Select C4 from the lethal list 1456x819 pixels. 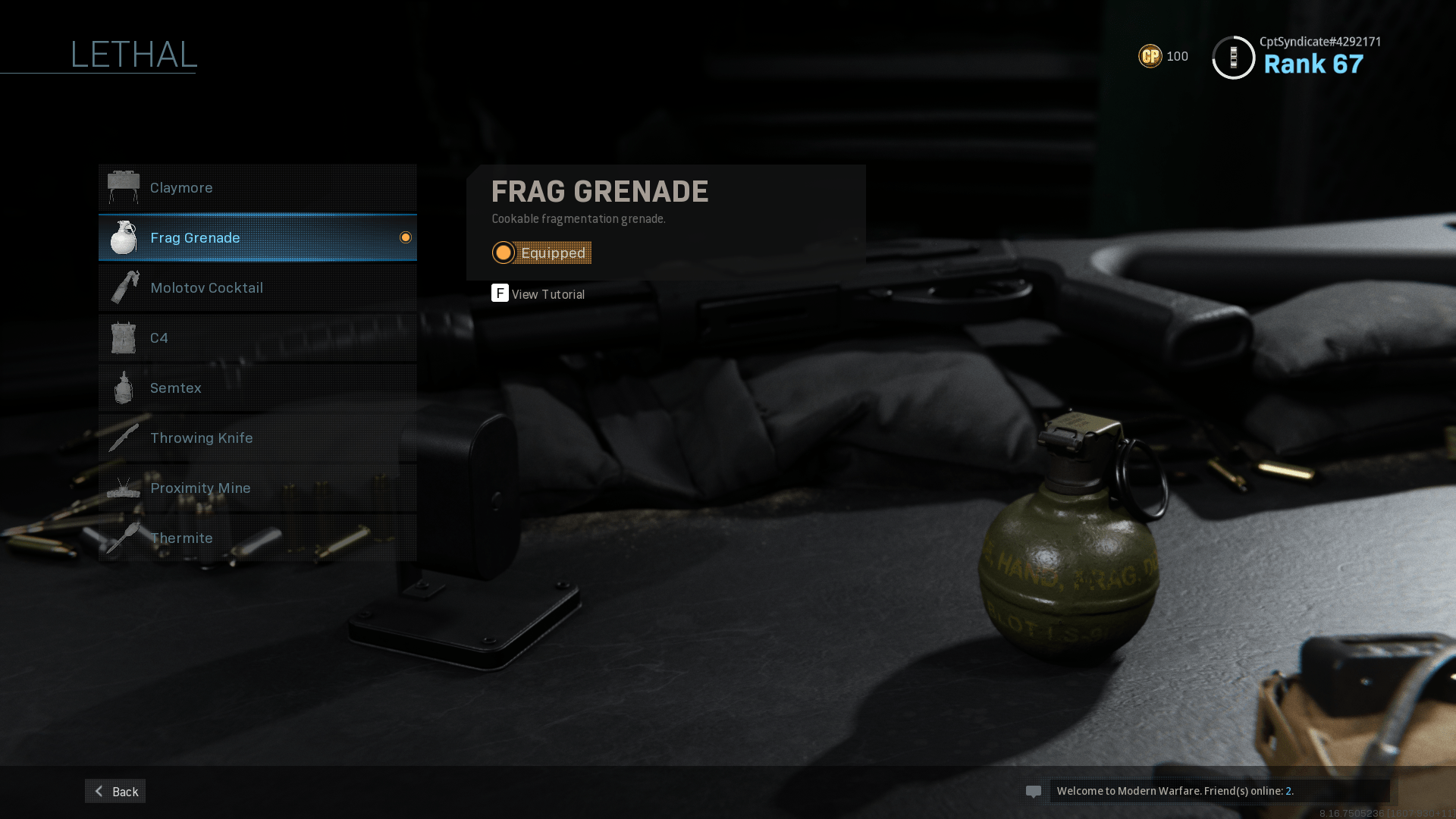click(257, 337)
